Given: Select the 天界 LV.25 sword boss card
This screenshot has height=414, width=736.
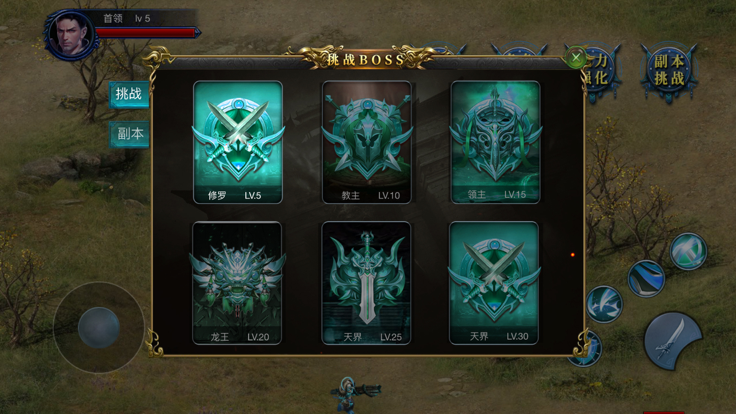Looking at the screenshot, I should 366,284.
